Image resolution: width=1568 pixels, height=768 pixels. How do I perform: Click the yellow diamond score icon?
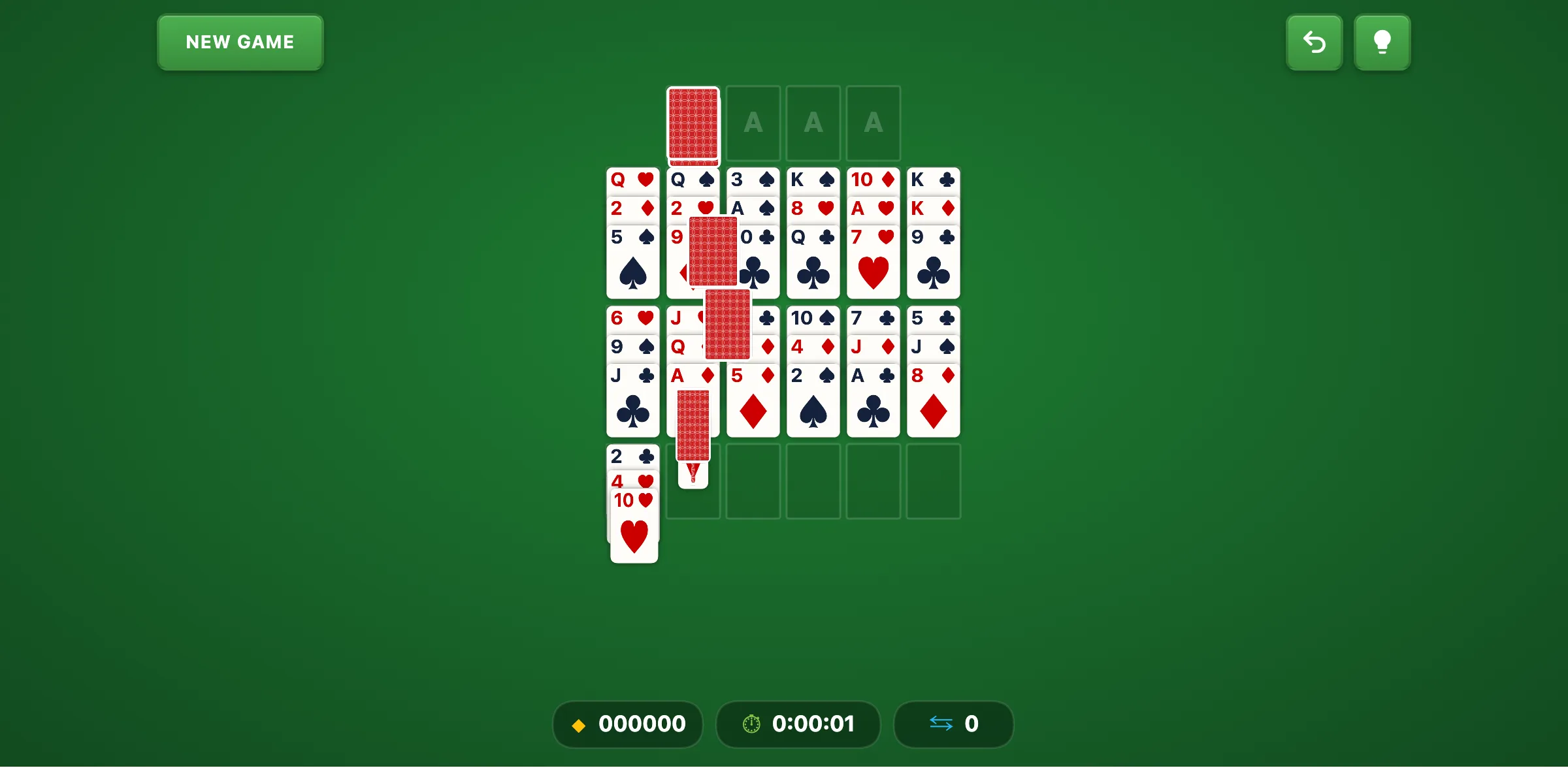tap(578, 724)
